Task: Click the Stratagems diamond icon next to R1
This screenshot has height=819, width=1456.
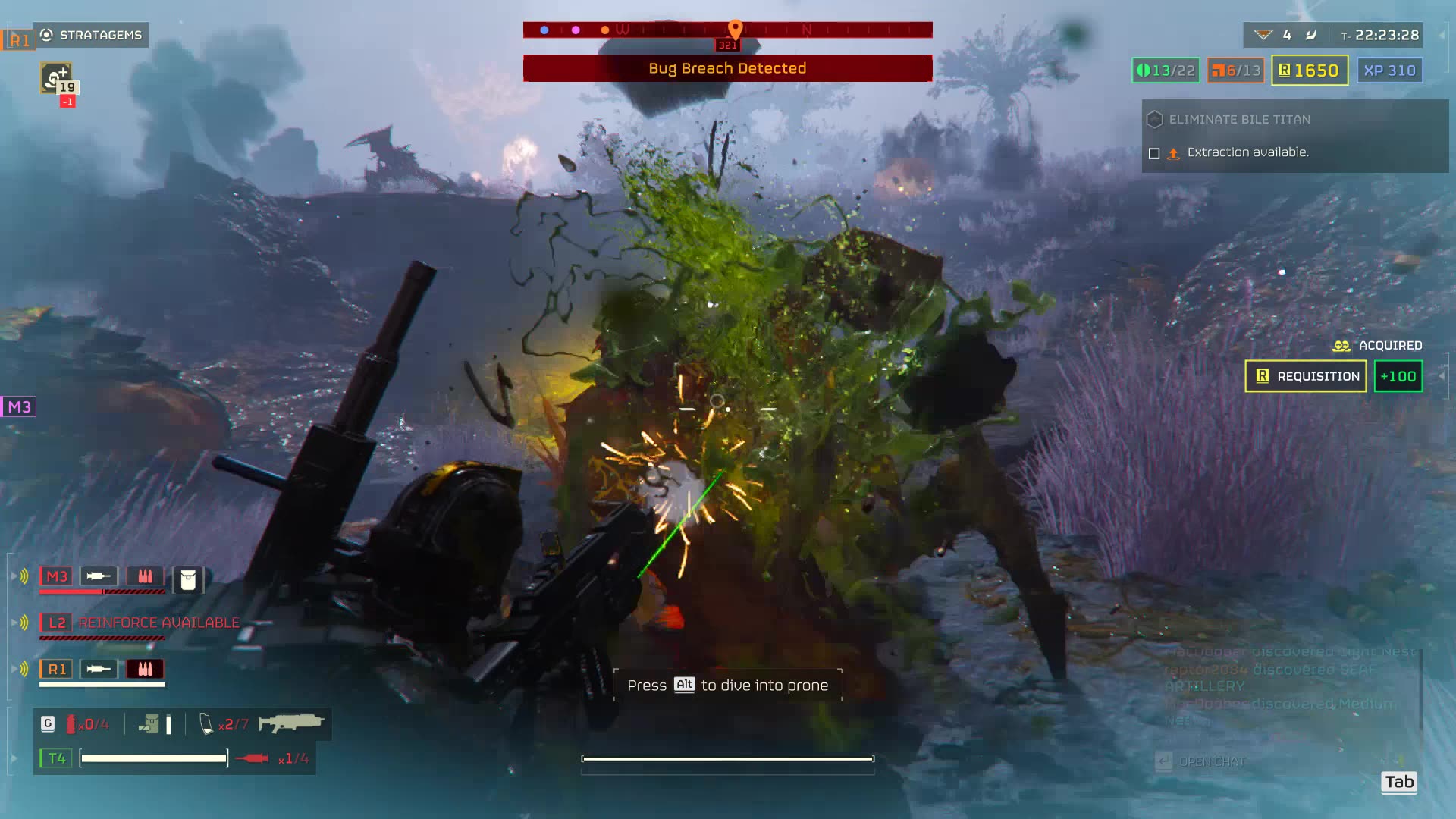Action: (x=45, y=34)
